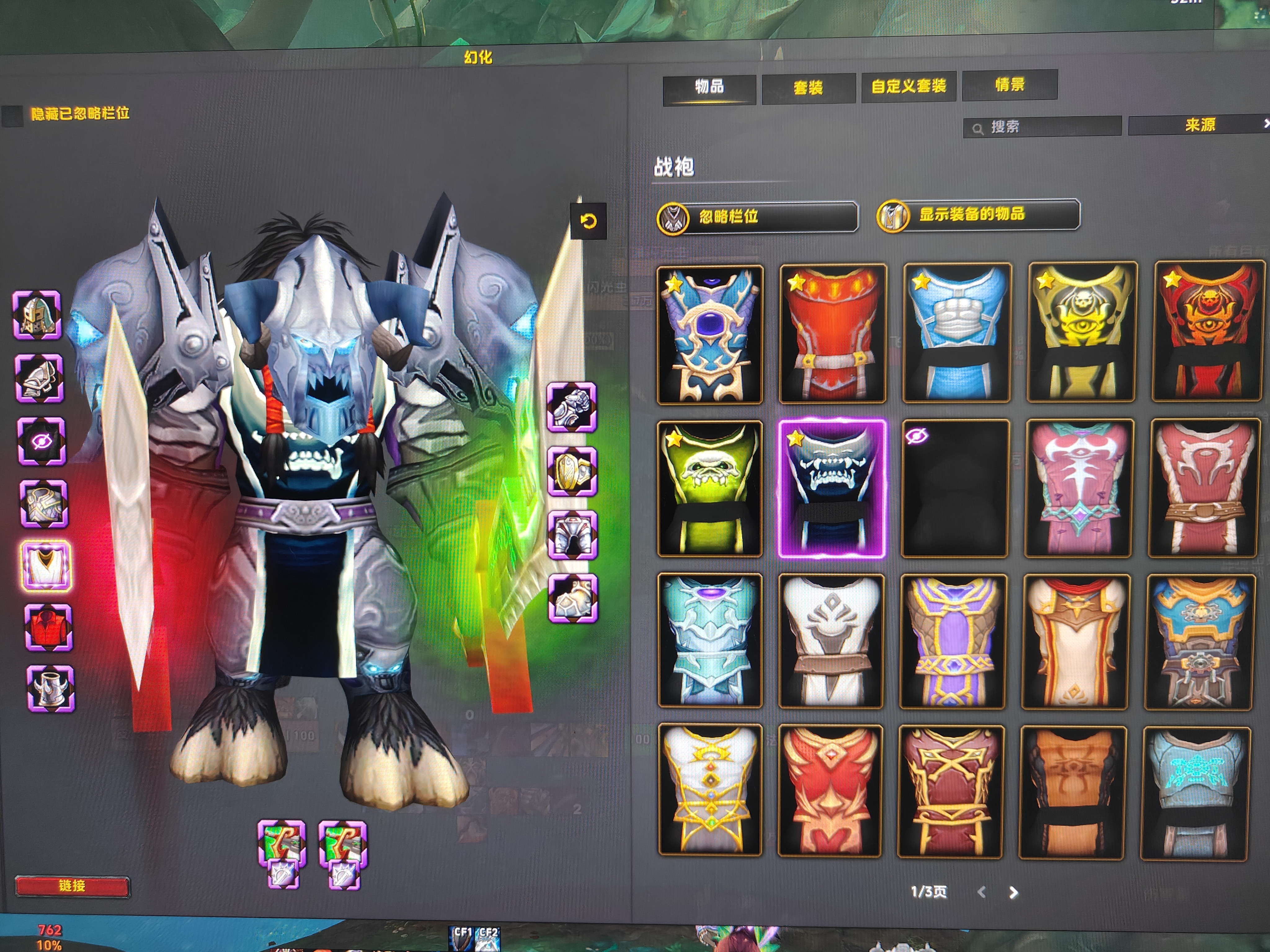Choose the white tabard equipment slot
Image resolution: width=1270 pixels, height=952 pixels.
tap(46, 565)
